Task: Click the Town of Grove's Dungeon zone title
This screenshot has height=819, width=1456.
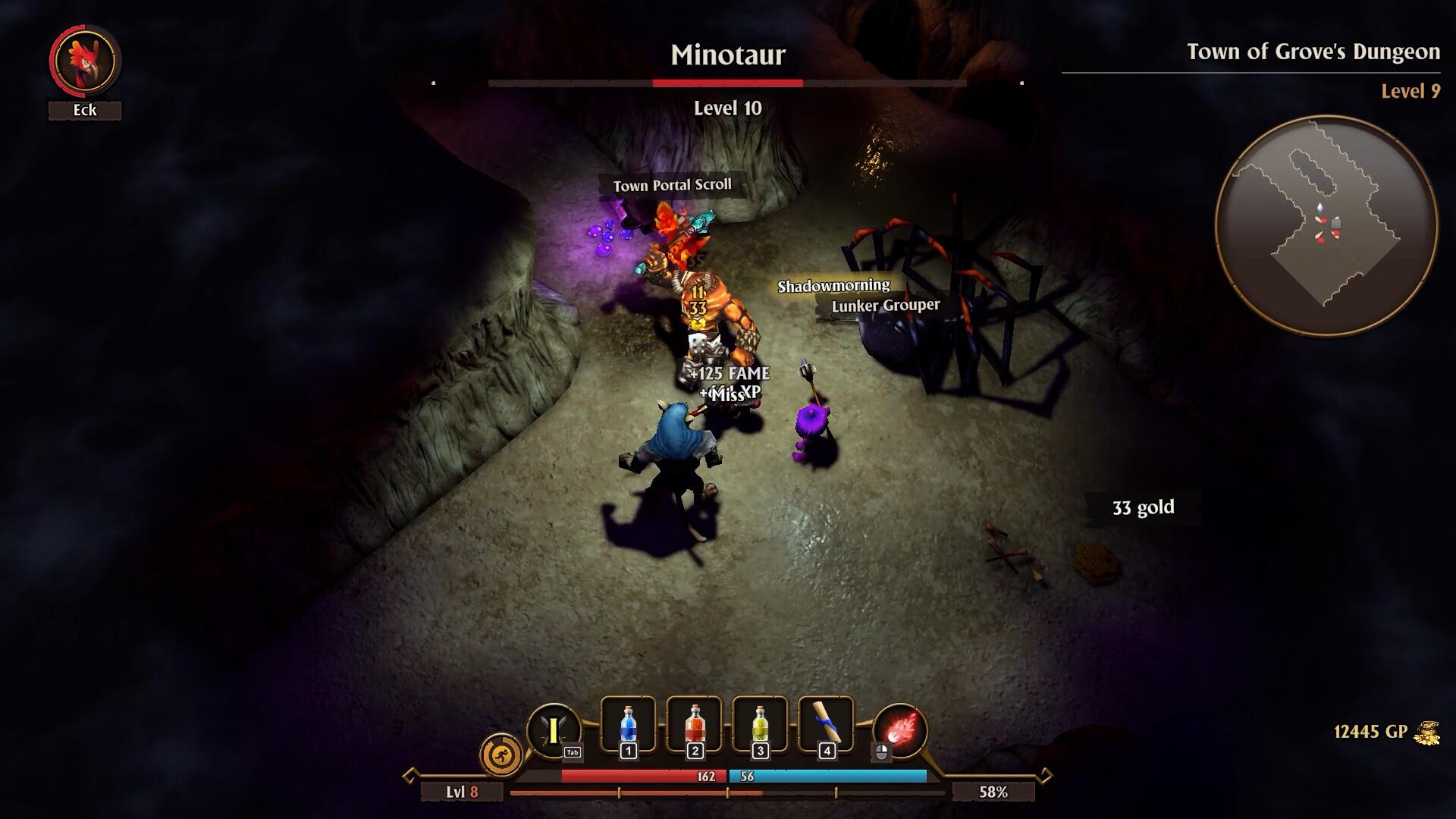Action: [x=1313, y=52]
